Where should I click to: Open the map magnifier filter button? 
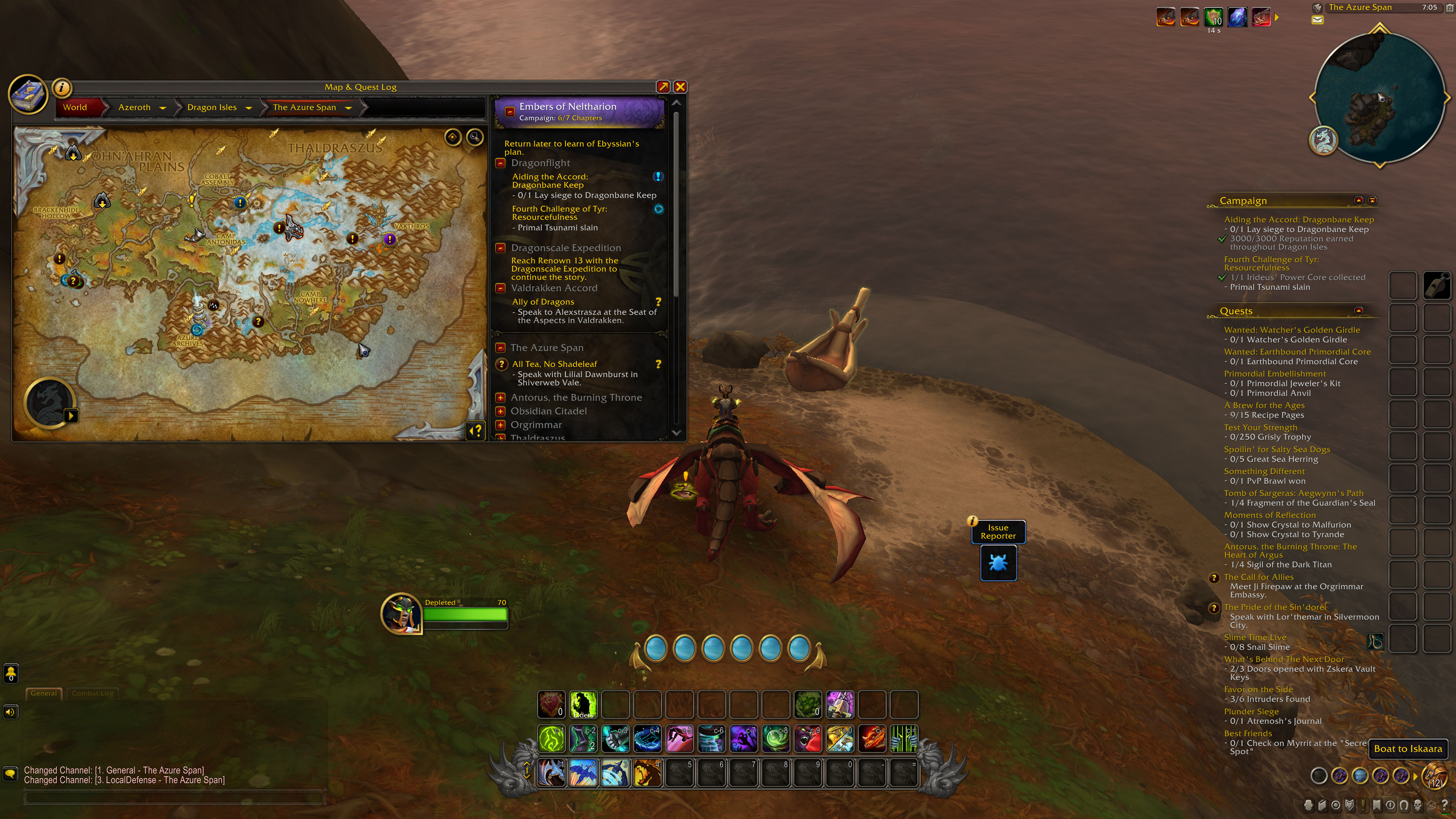475,137
